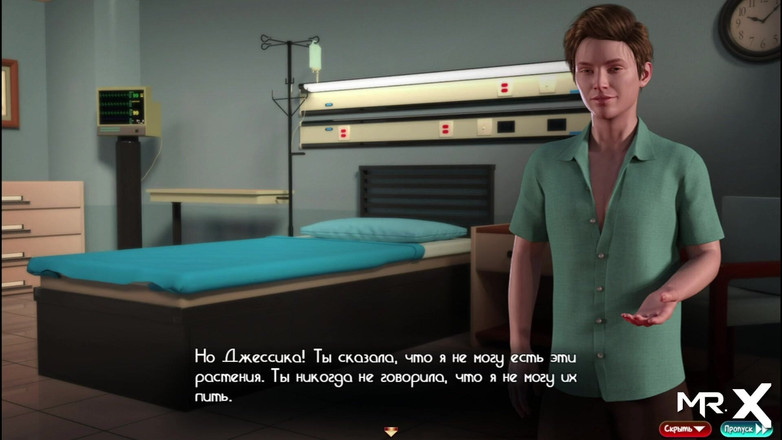Click the red Скрыть (Hide) button
The height and width of the screenshot is (440, 782).
[x=684, y=428]
